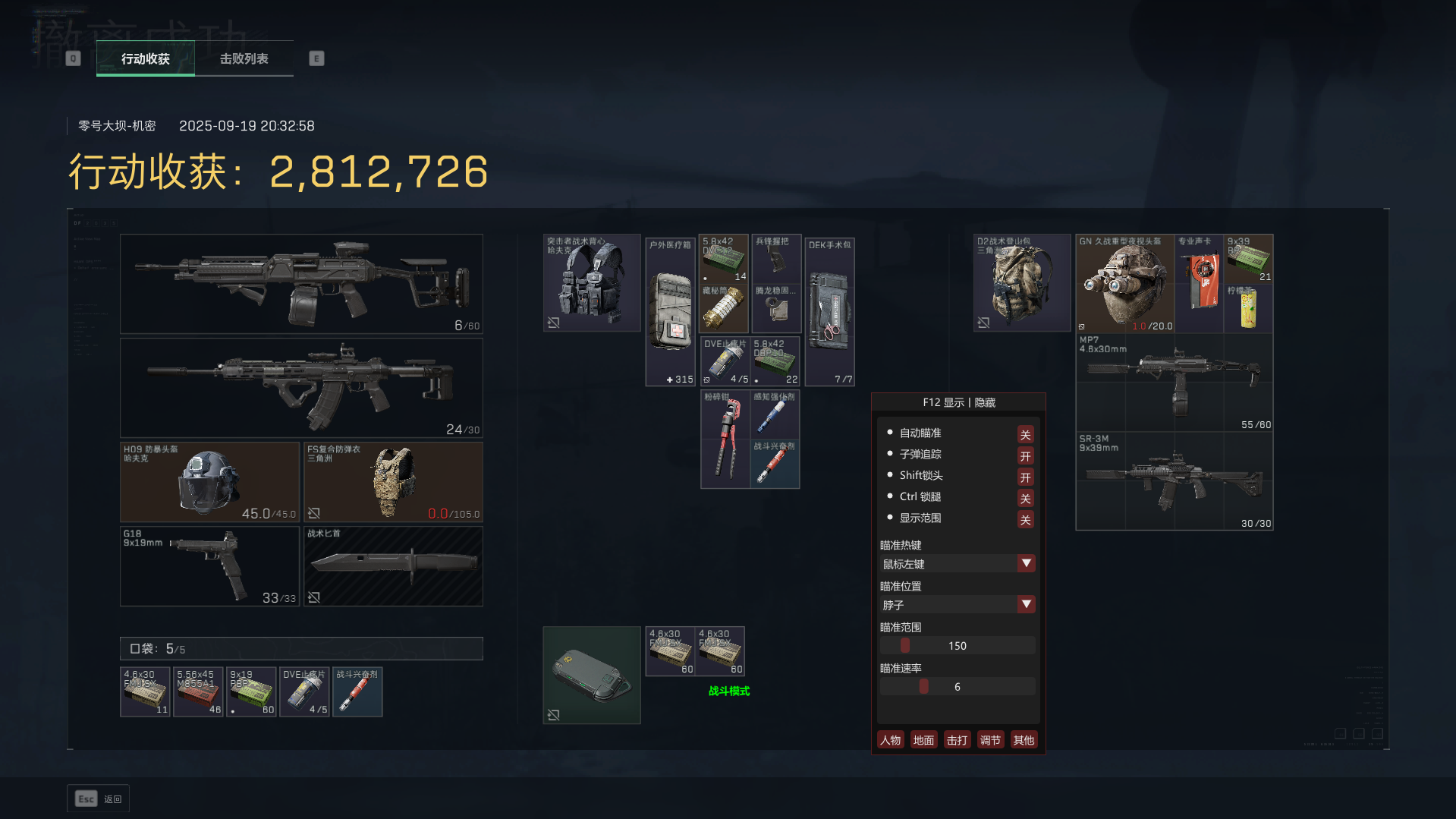1456x819 pixels.
Task: Select the H09 防暴头盔 slot
Action: click(x=209, y=482)
